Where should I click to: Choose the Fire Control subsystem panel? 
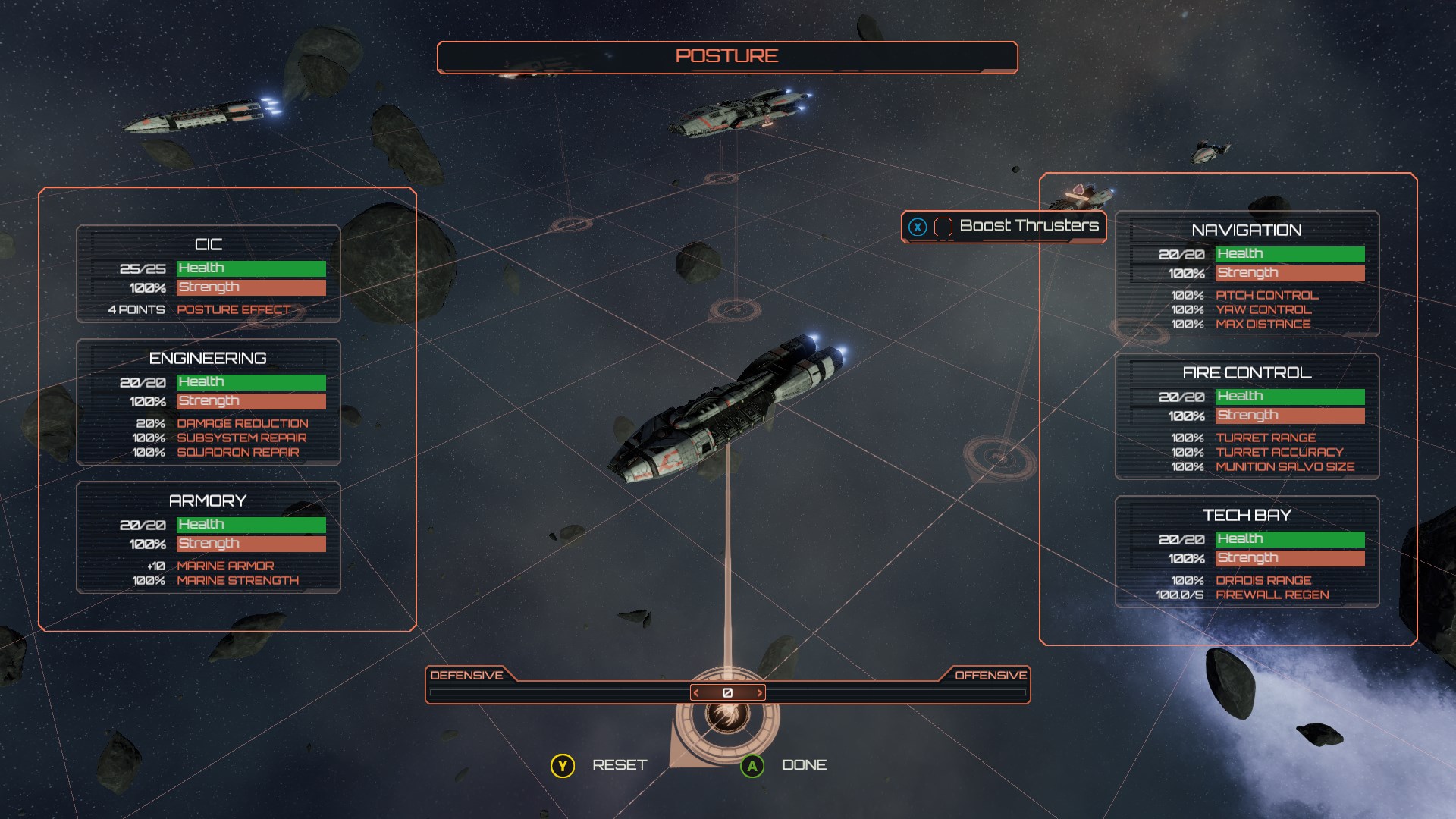click(x=1247, y=416)
